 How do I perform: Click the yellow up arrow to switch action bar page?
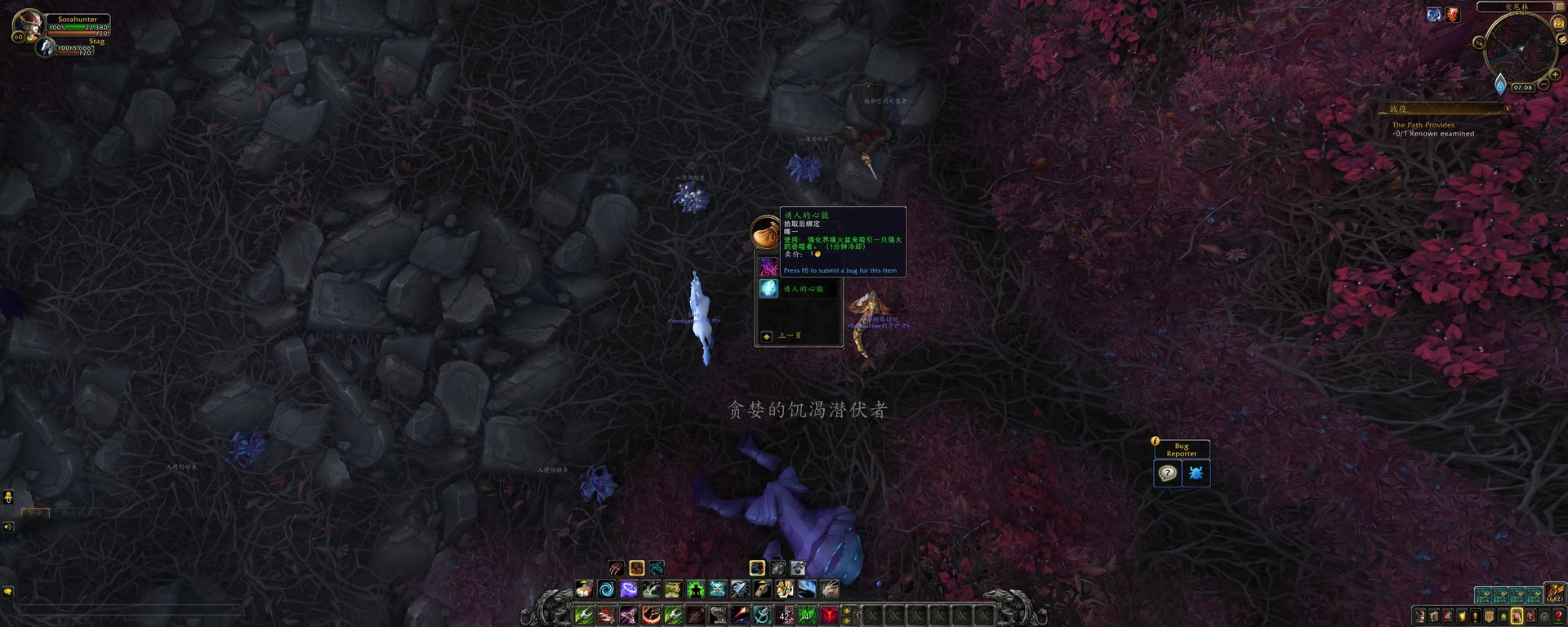pos(847,610)
